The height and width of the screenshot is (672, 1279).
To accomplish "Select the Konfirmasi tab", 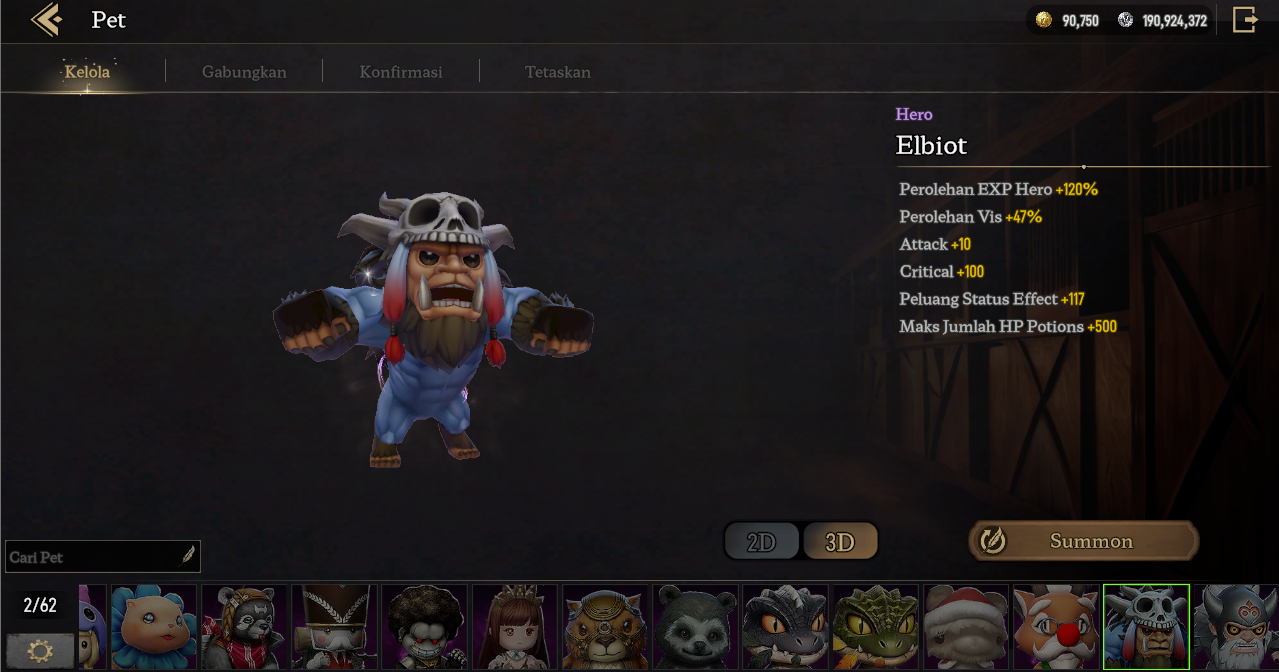I will coord(401,72).
